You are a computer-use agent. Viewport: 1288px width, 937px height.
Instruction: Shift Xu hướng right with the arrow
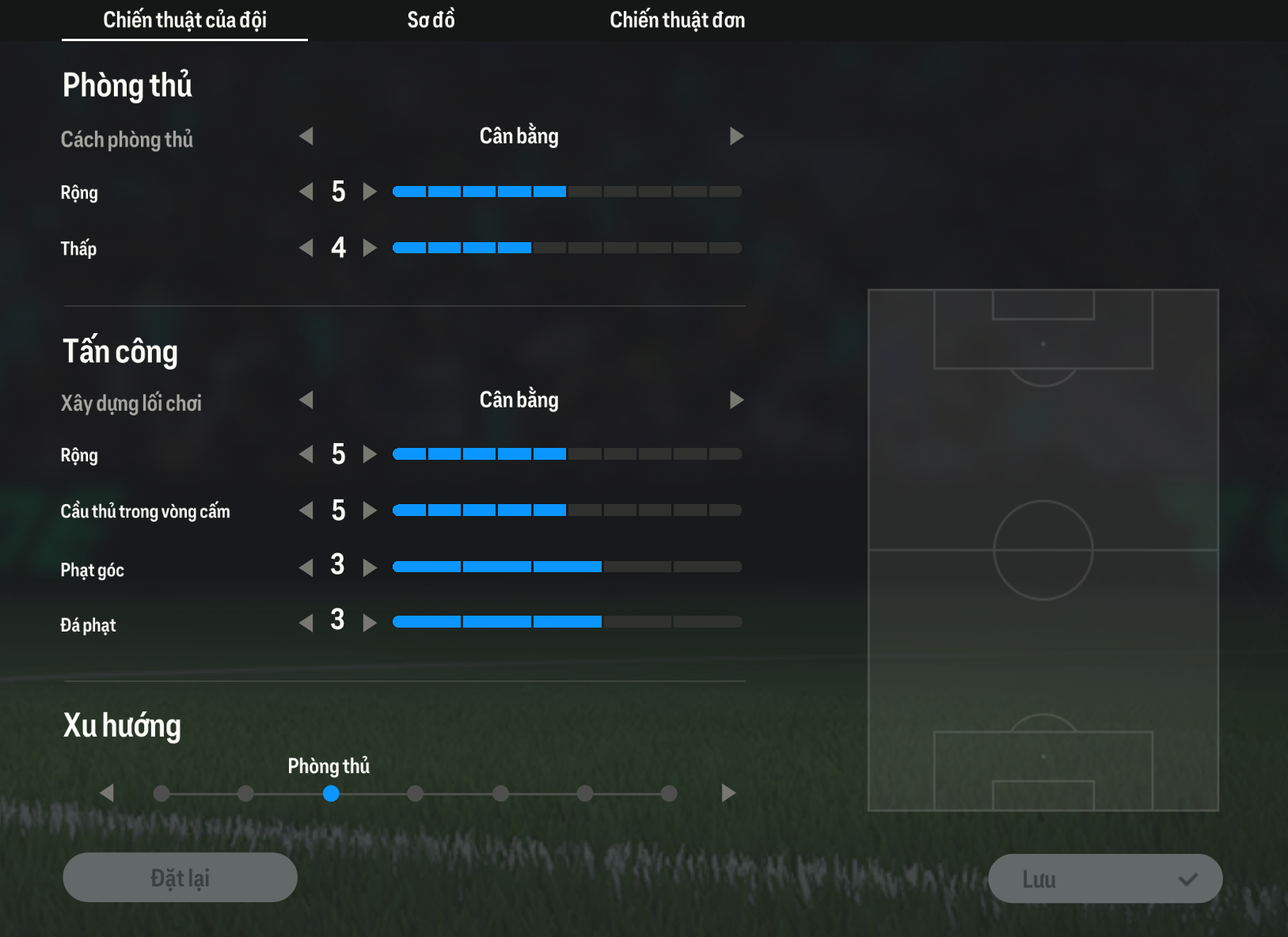[728, 793]
